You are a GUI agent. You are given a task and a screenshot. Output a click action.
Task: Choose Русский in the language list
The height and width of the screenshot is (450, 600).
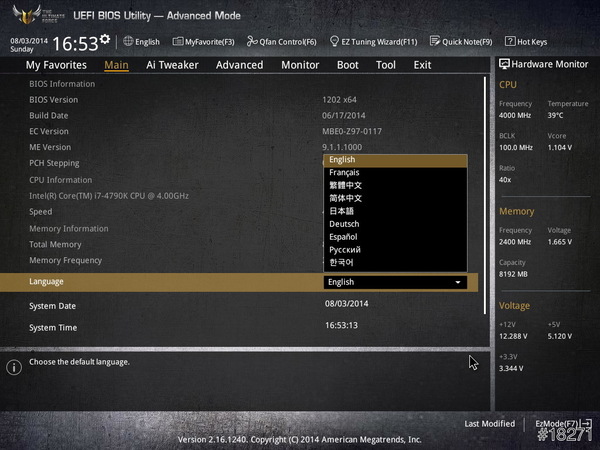345,250
